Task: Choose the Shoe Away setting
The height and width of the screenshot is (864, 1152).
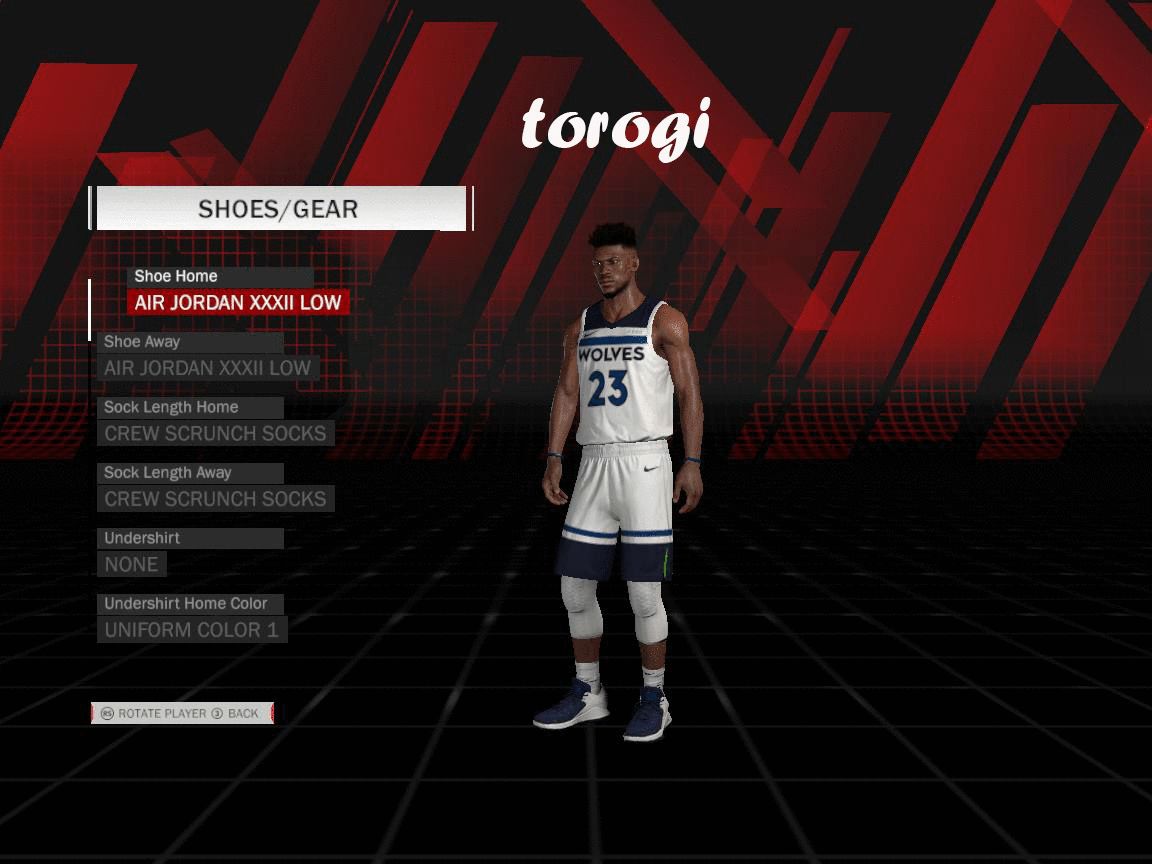Action: tap(208, 368)
